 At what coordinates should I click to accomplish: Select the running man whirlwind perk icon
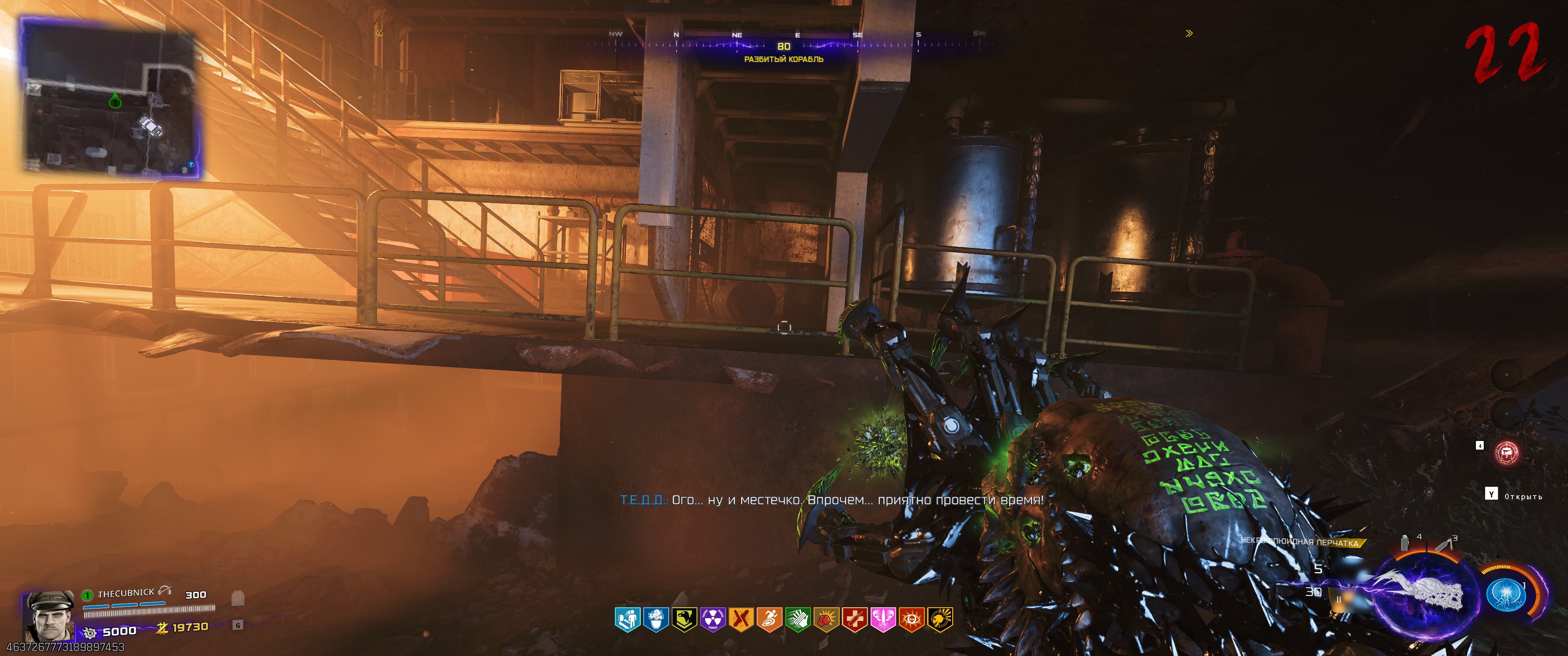[x=769, y=620]
